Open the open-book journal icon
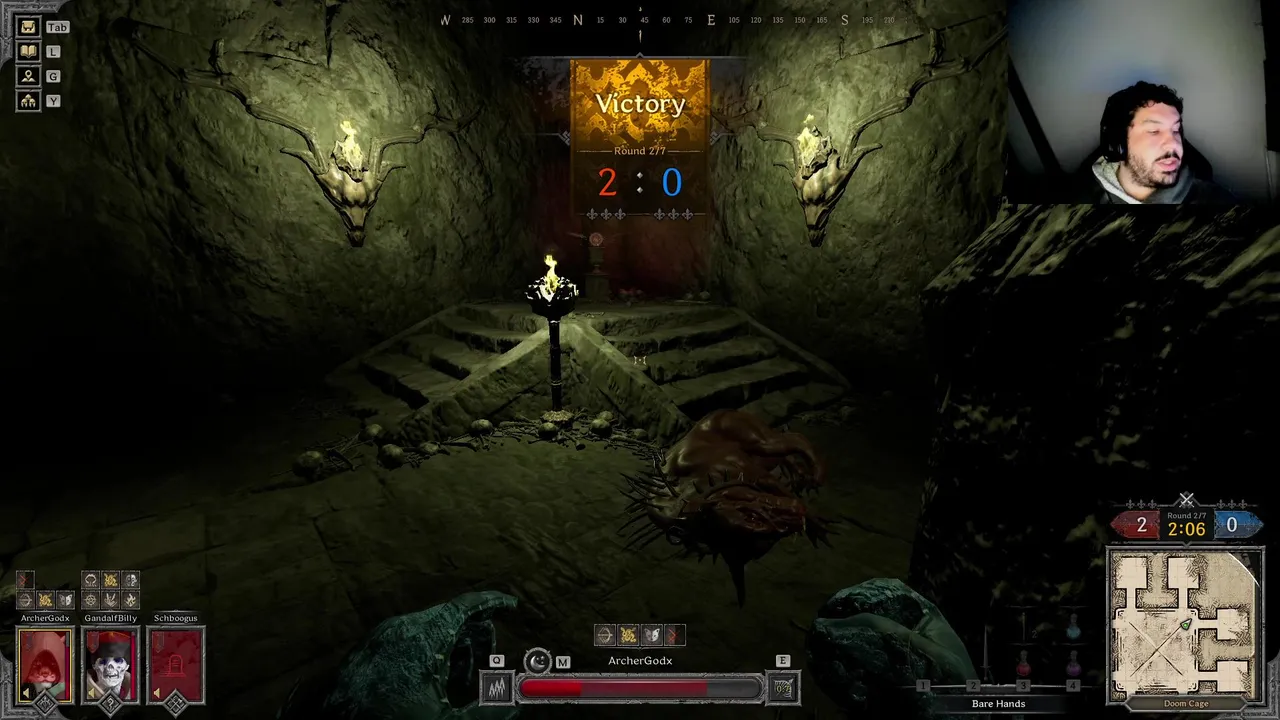This screenshot has height=720, width=1280. 28,51
